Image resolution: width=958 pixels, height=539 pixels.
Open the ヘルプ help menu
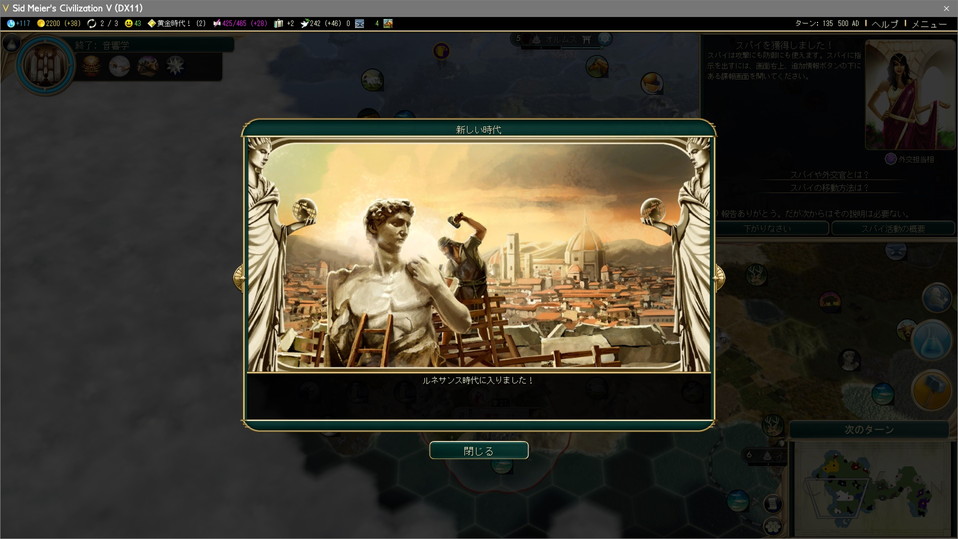(x=885, y=23)
